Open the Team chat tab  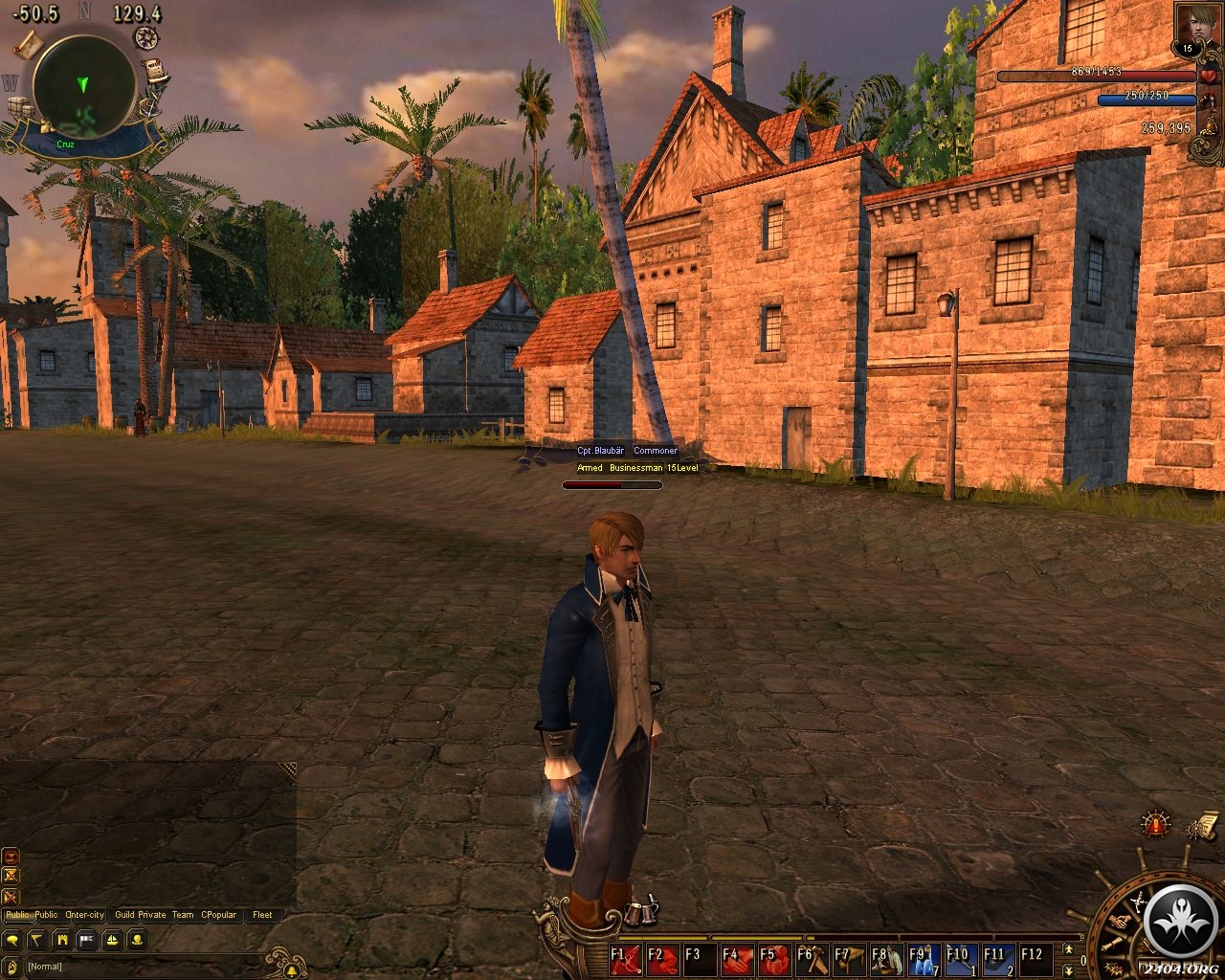tap(183, 915)
